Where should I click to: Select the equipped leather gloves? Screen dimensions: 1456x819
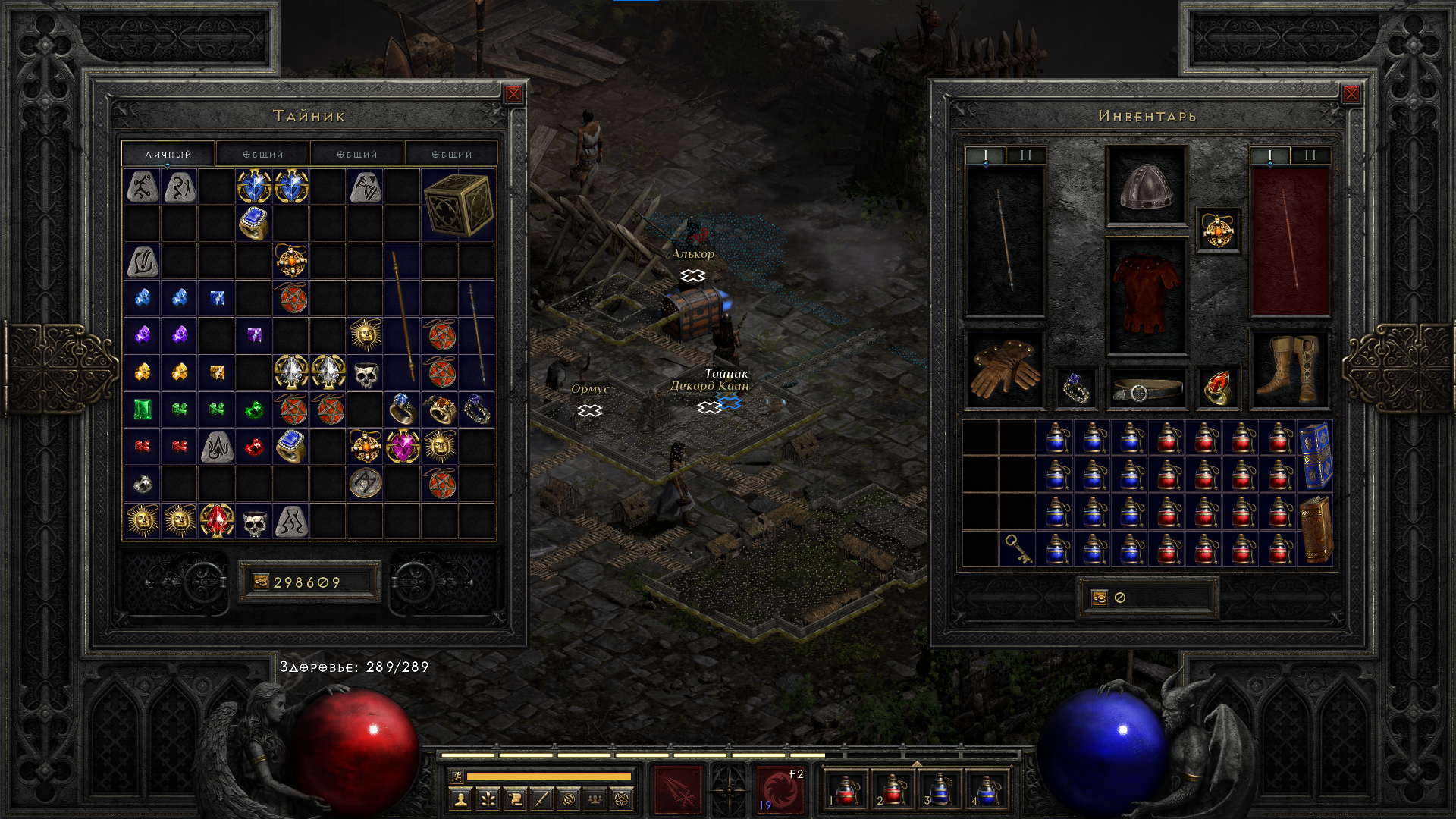(x=1005, y=369)
